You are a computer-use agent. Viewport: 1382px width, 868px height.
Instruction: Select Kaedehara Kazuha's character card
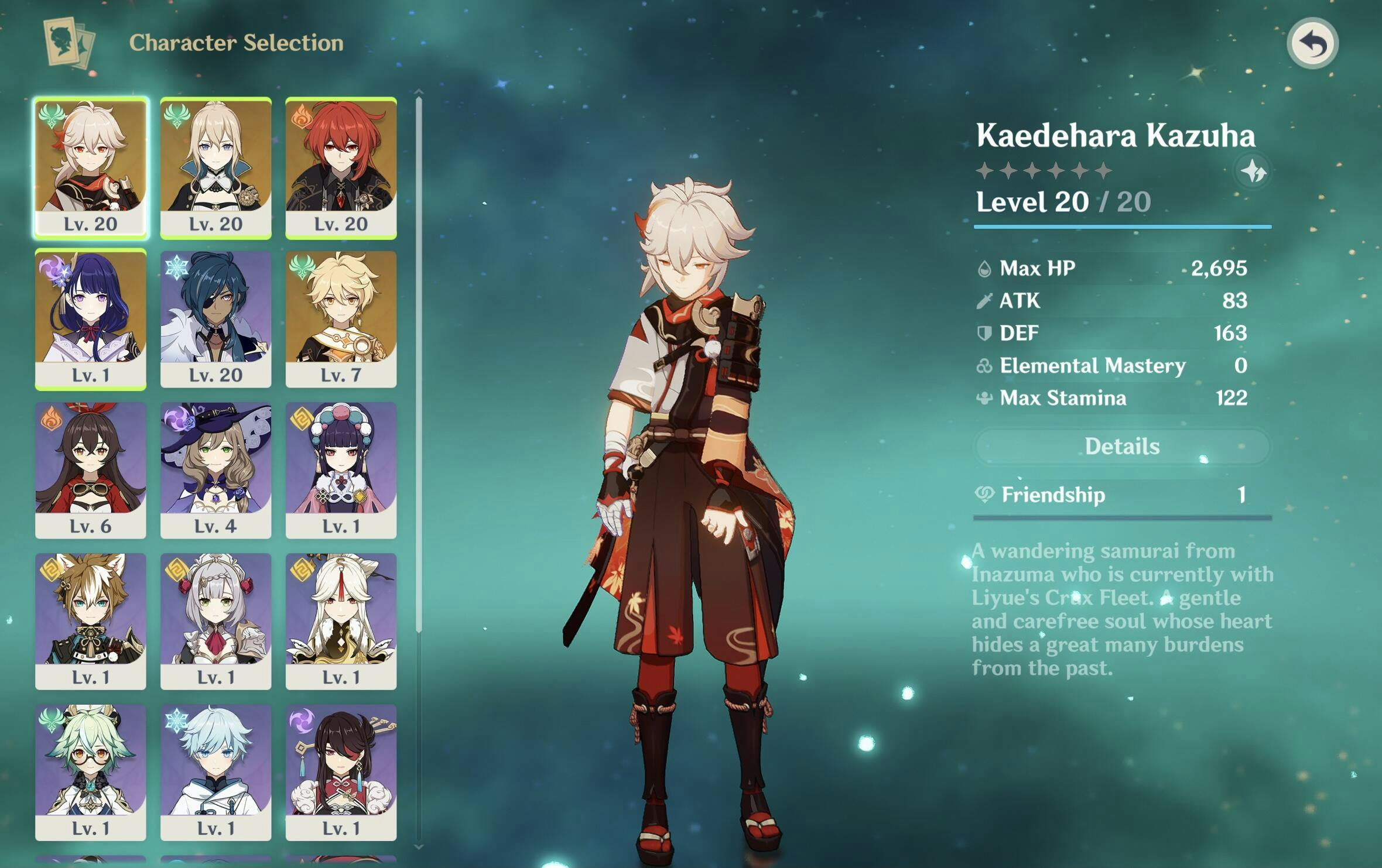(91, 168)
